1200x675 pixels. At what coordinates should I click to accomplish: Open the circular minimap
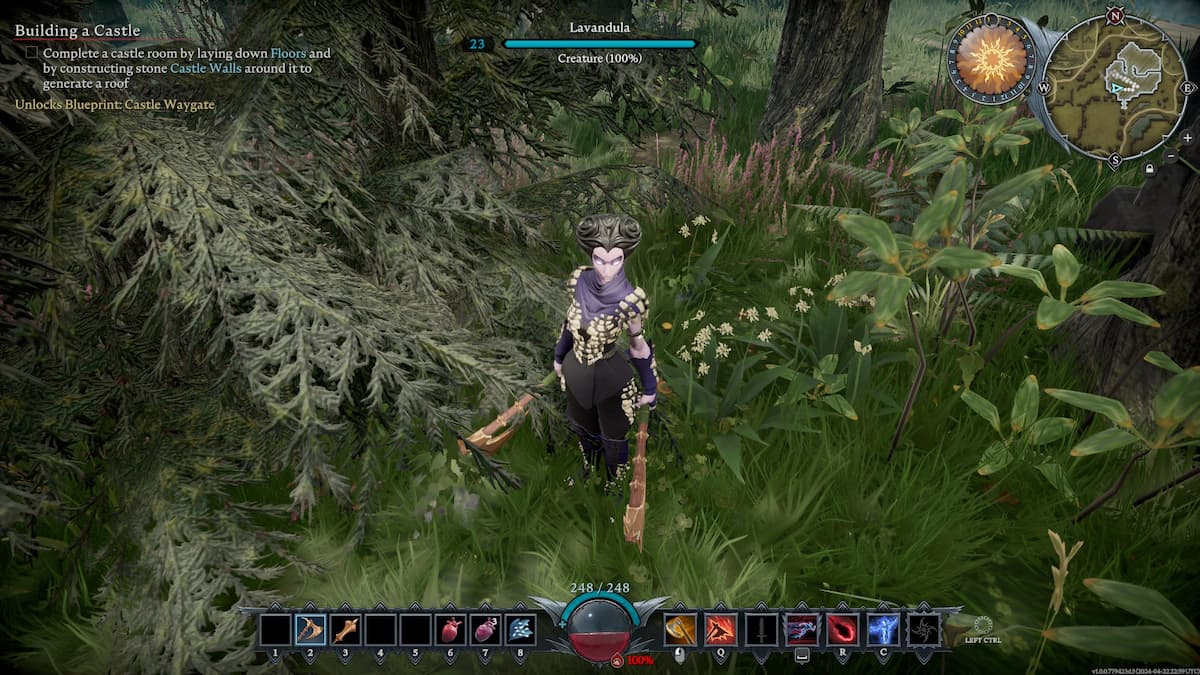click(x=1117, y=85)
